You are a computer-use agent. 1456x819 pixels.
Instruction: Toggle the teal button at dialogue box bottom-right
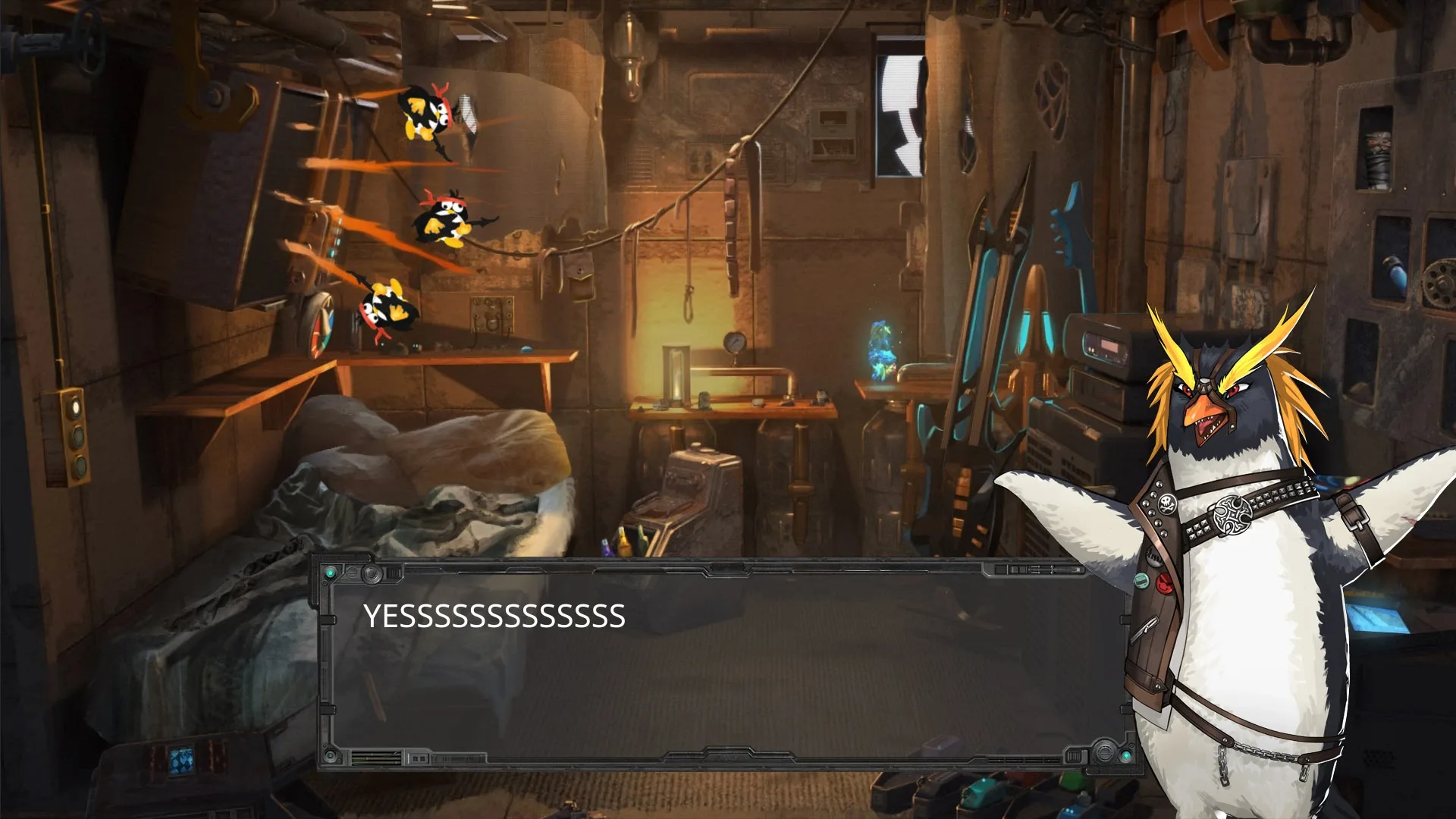[x=1128, y=756]
